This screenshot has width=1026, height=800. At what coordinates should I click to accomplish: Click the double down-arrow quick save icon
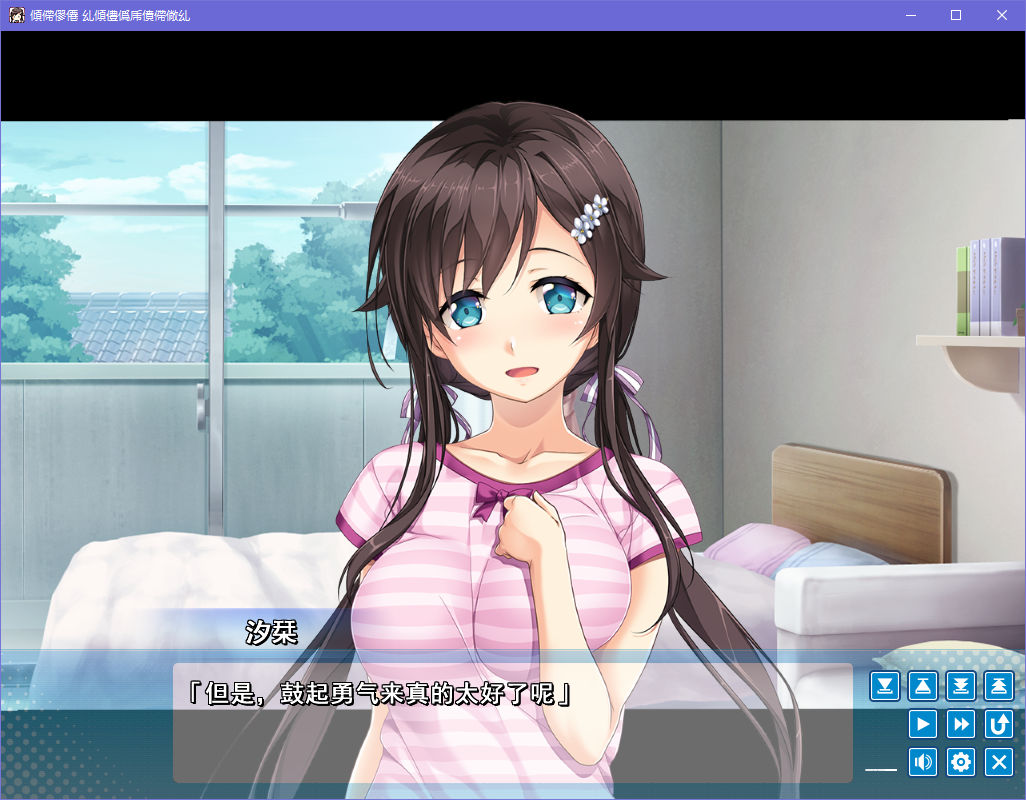(961, 686)
